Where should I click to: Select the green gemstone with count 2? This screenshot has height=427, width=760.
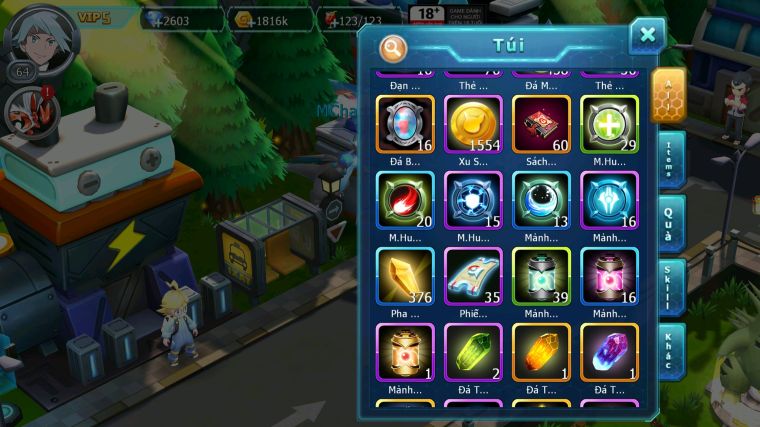pyautogui.click(x=473, y=352)
